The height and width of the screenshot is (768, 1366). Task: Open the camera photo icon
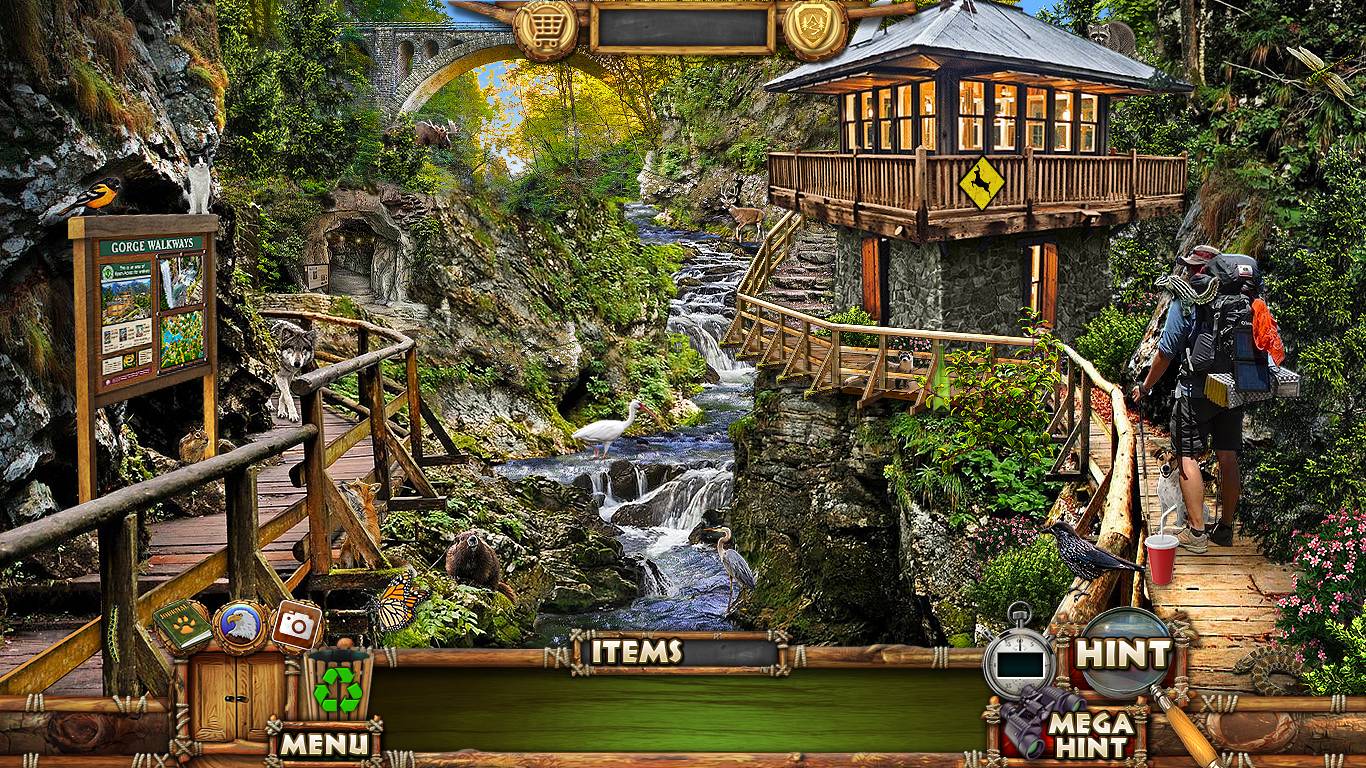pos(296,625)
